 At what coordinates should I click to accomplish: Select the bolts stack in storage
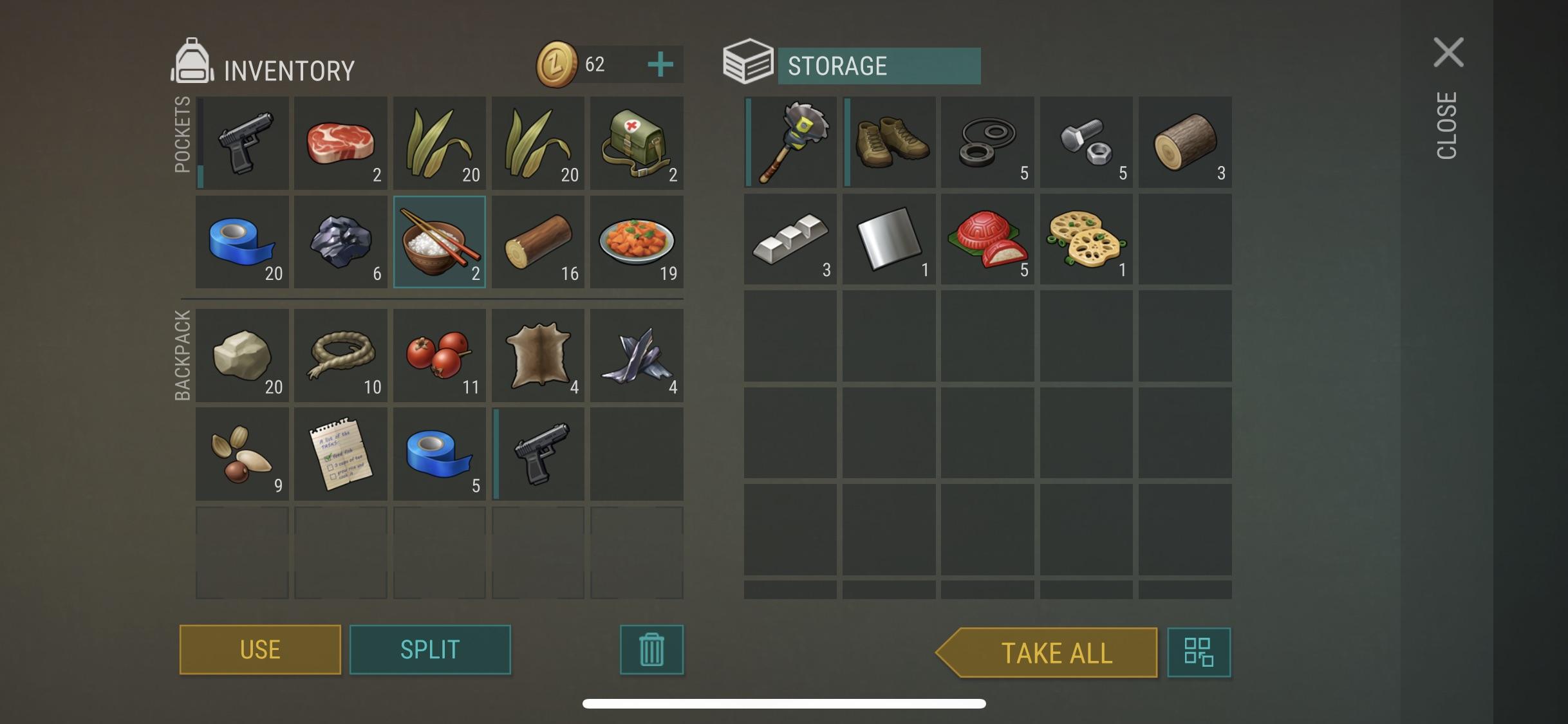(x=1086, y=143)
